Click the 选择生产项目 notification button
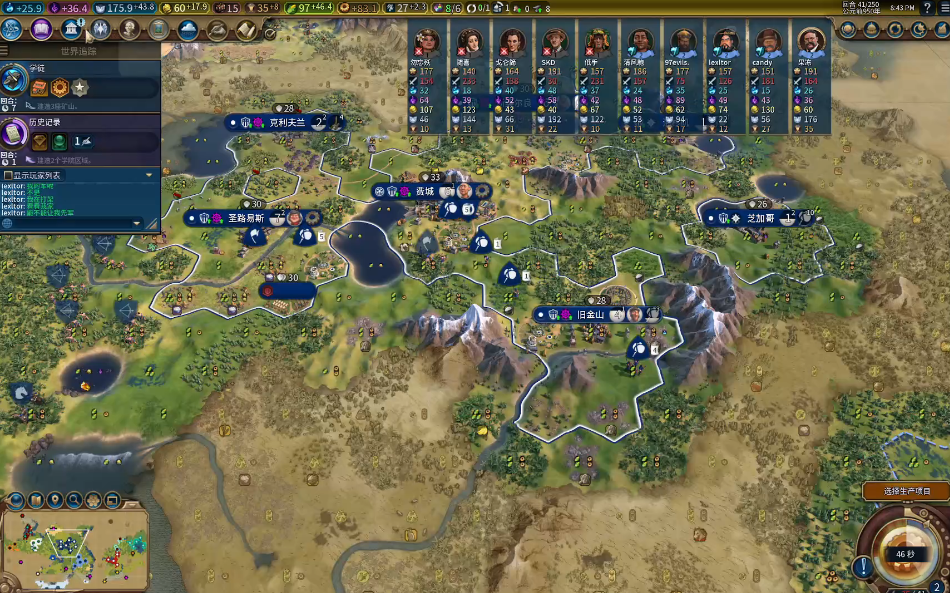The height and width of the screenshot is (593, 950). (905, 491)
